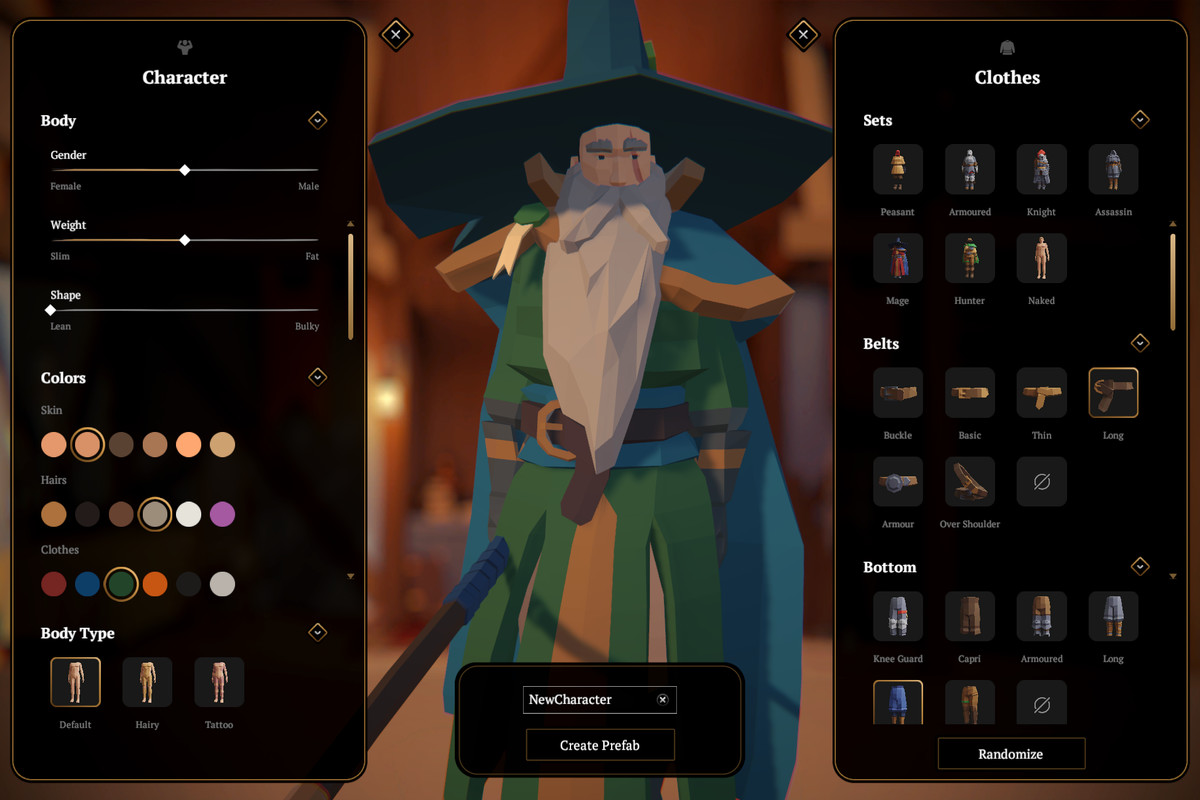The height and width of the screenshot is (800, 1200).
Task: Click the Weight slider handle
Action: click(185, 241)
